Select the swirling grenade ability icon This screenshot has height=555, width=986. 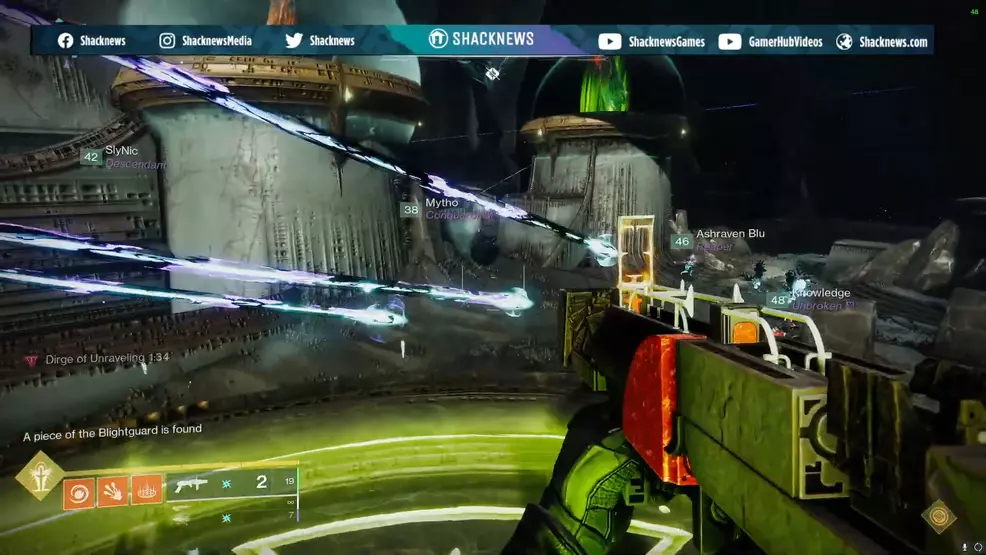tap(80, 493)
